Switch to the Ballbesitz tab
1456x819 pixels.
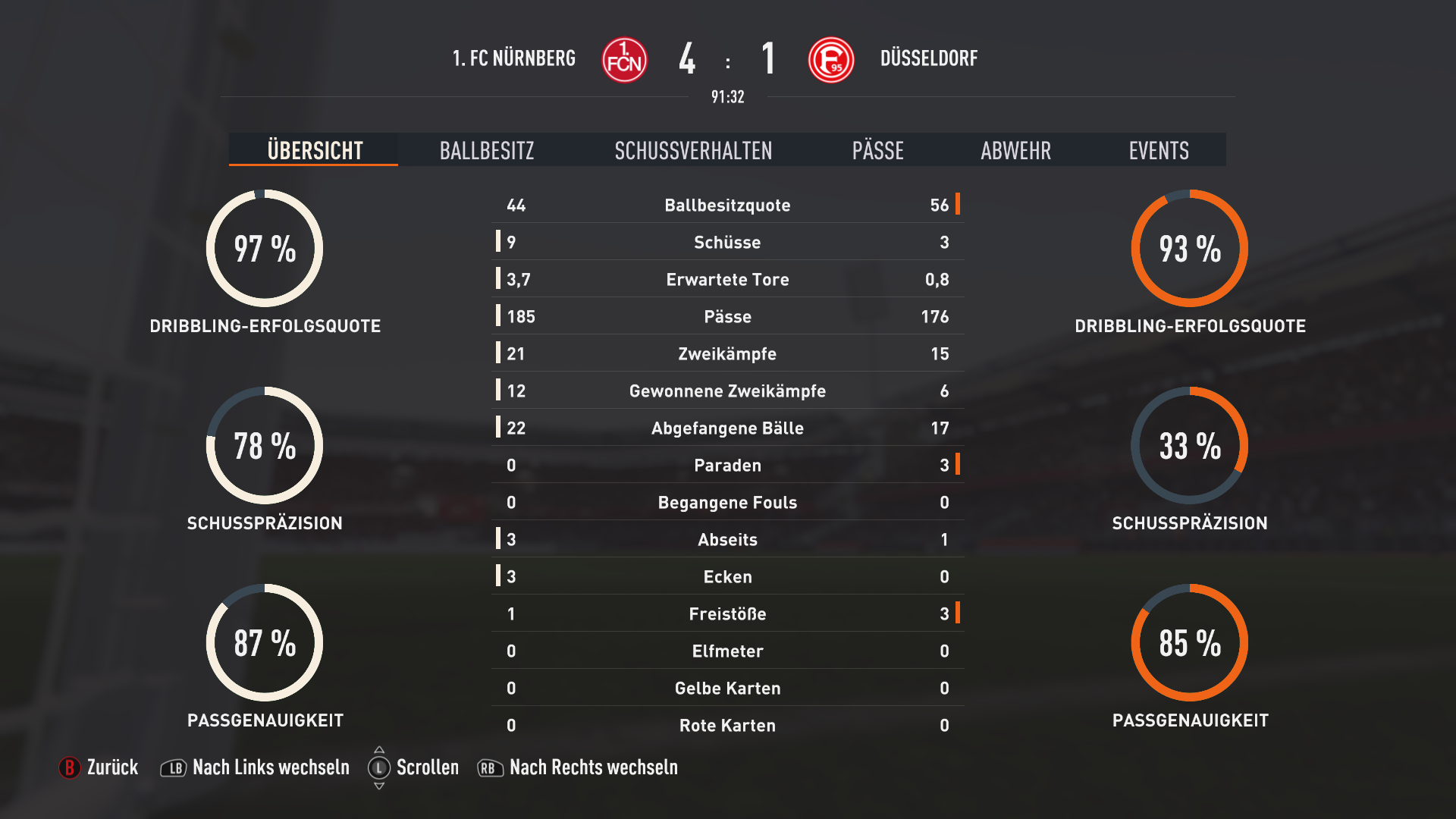click(487, 150)
